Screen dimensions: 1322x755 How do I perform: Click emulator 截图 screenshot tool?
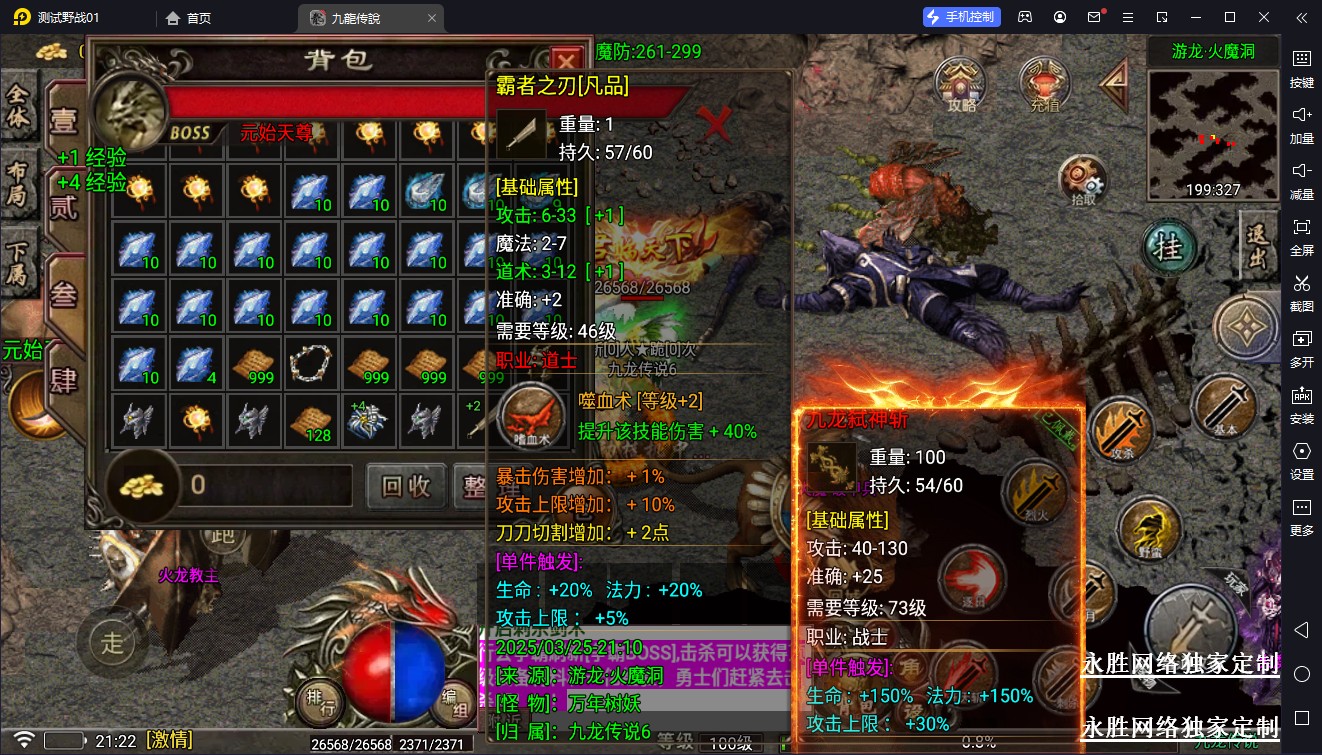1301,290
